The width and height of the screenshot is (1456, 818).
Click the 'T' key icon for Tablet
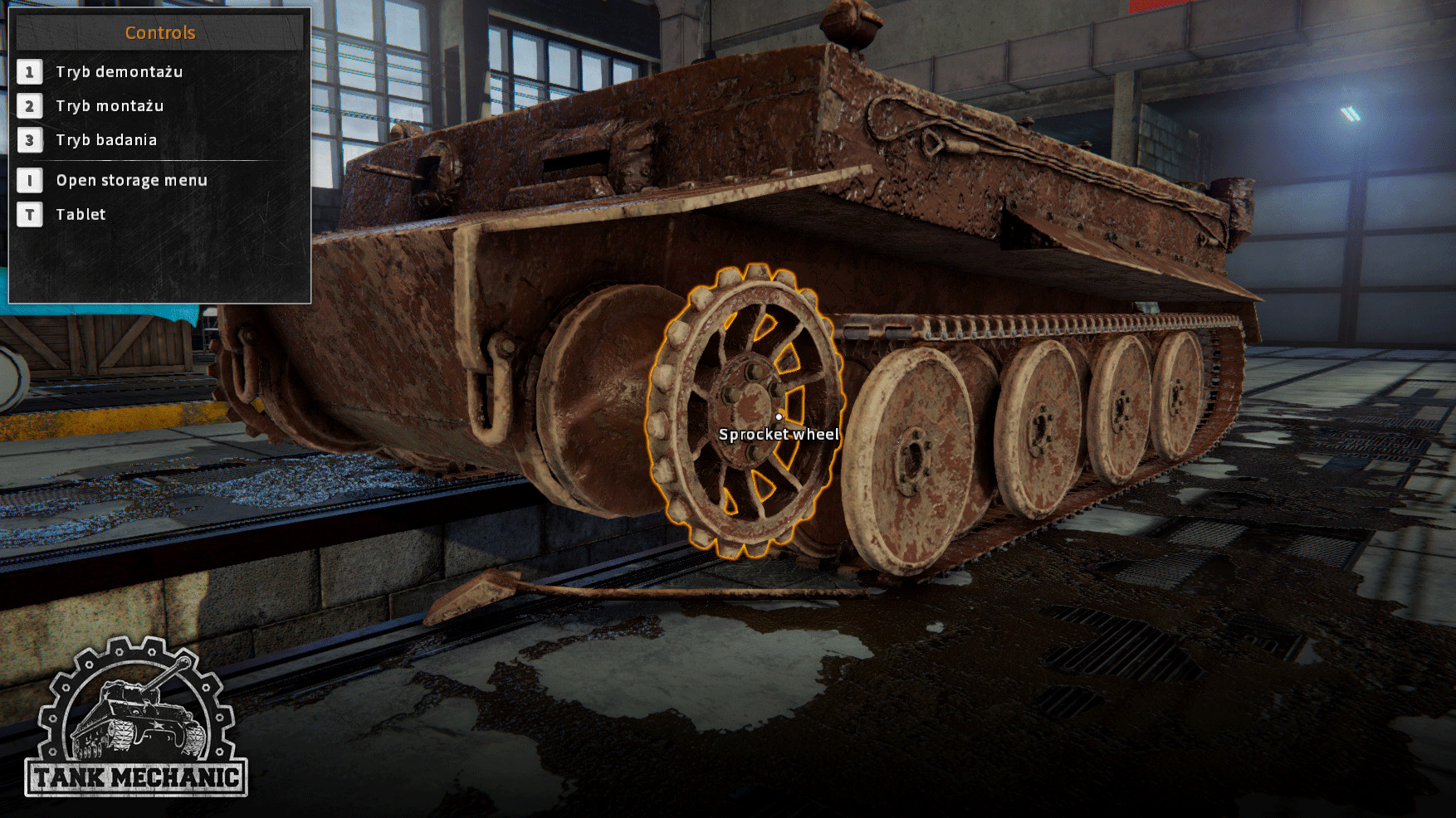[x=31, y=214]
